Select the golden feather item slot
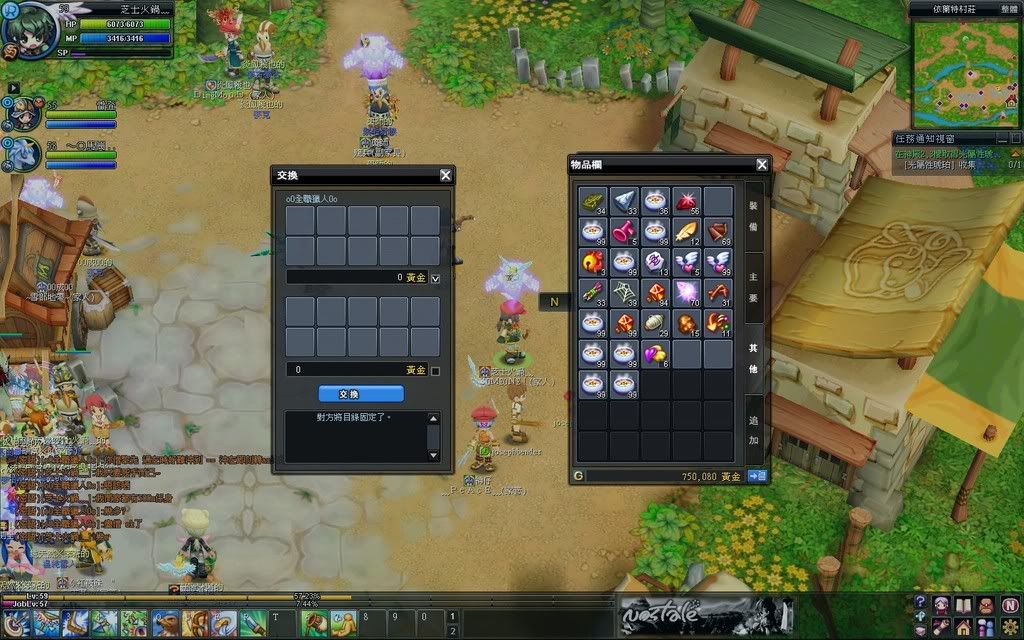Screen dimensions: 1024x640 coord(687,232)
